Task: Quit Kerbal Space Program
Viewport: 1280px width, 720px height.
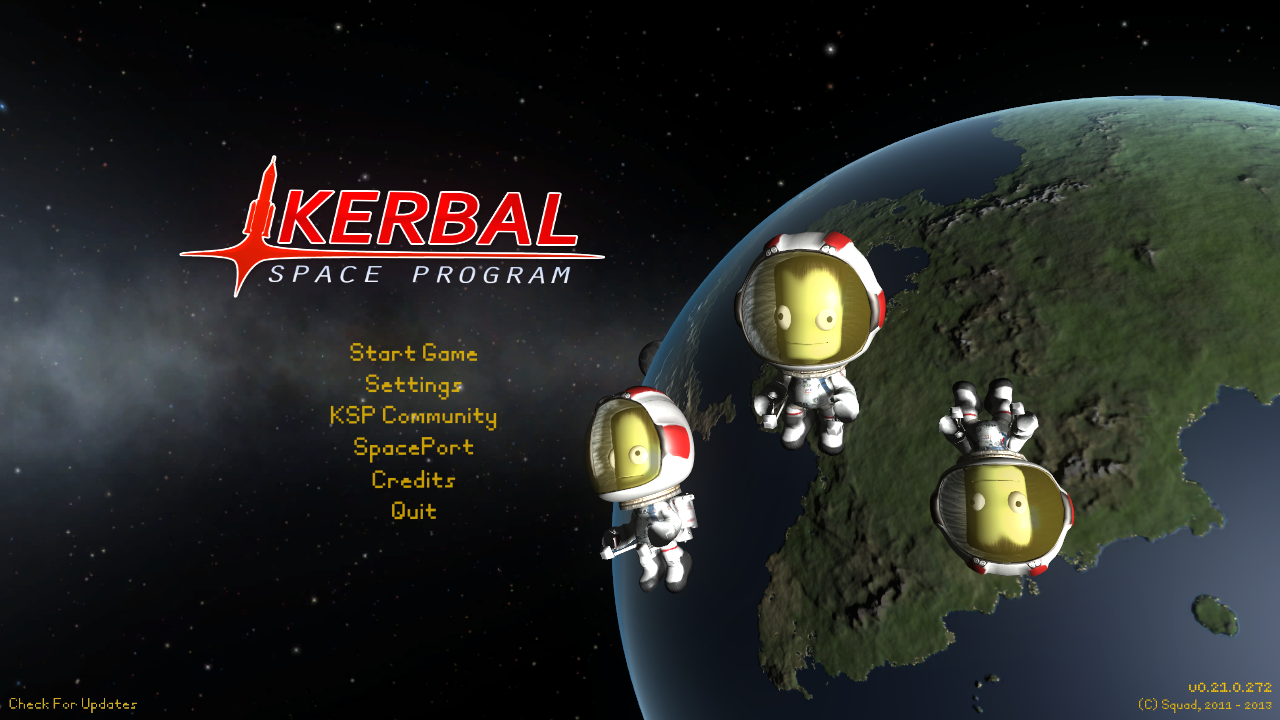Action: pyautogui.click(x=414, y=511)
